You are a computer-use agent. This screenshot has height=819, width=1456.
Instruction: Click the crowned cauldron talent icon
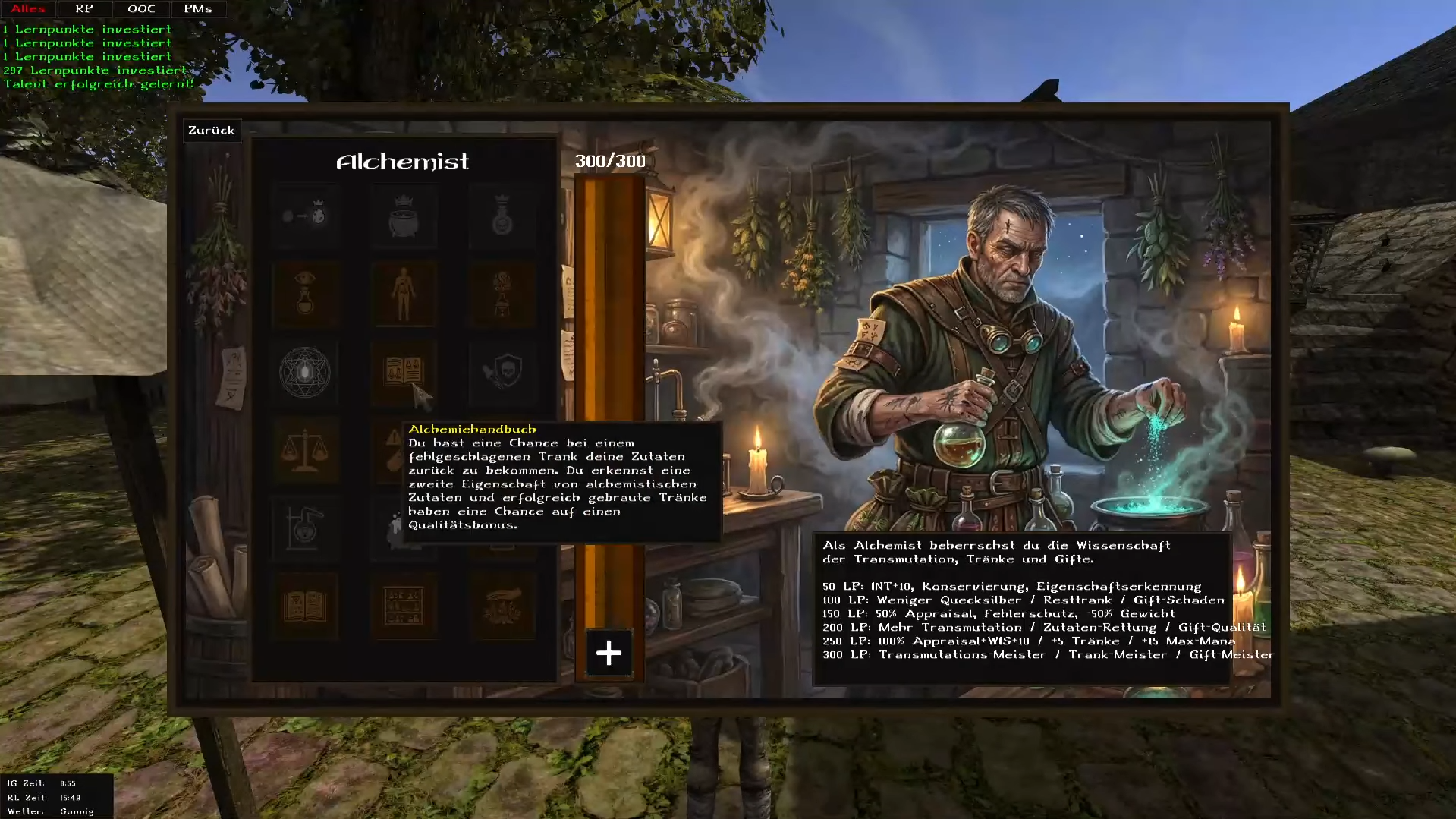404,216
